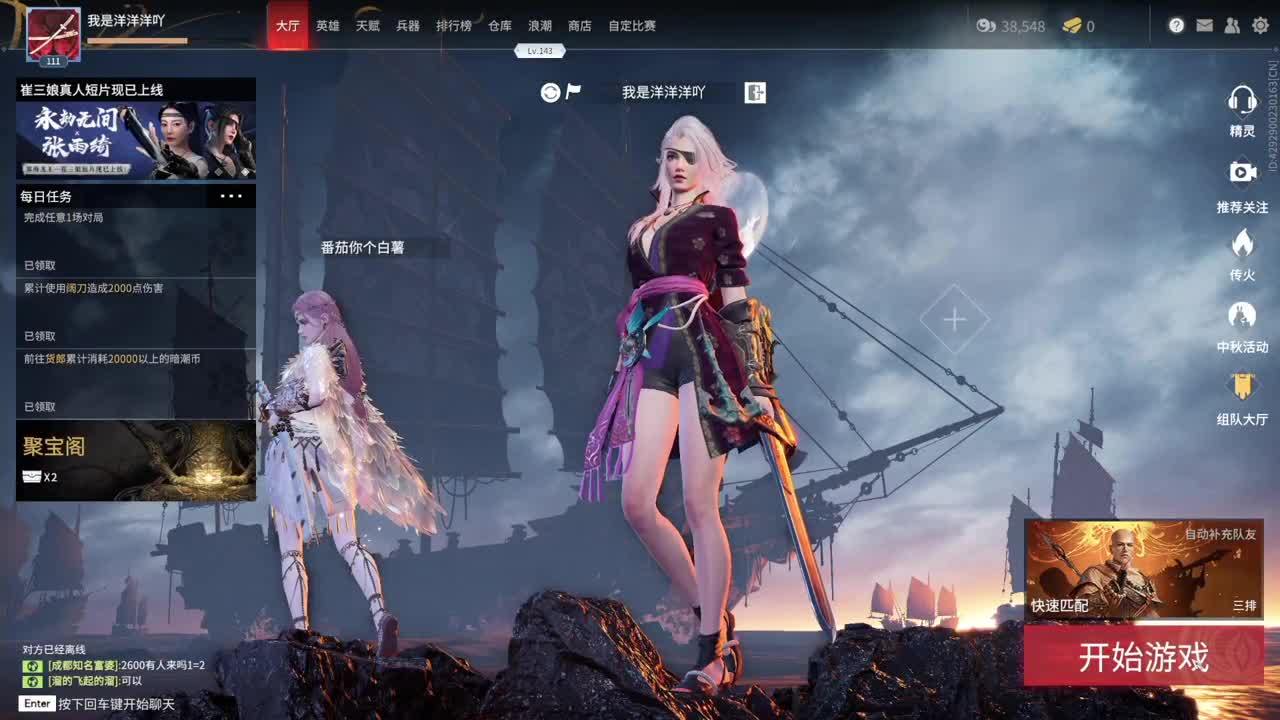
Task: Enter the 组队大厅 team lobby via its icon
Action: [1243, 385]
